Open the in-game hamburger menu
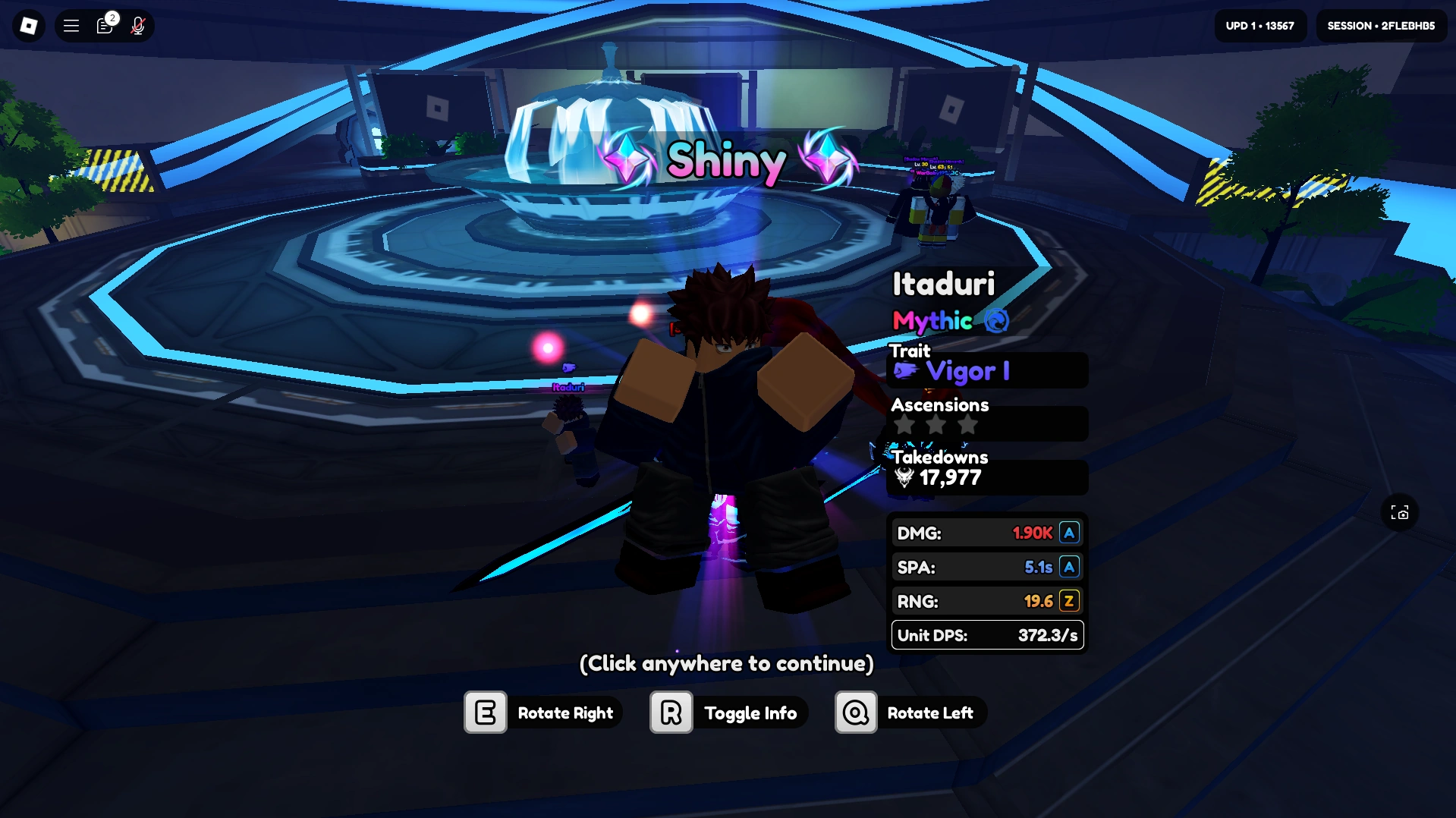Screen dimensions: 1456x818 tap(71, 25)
